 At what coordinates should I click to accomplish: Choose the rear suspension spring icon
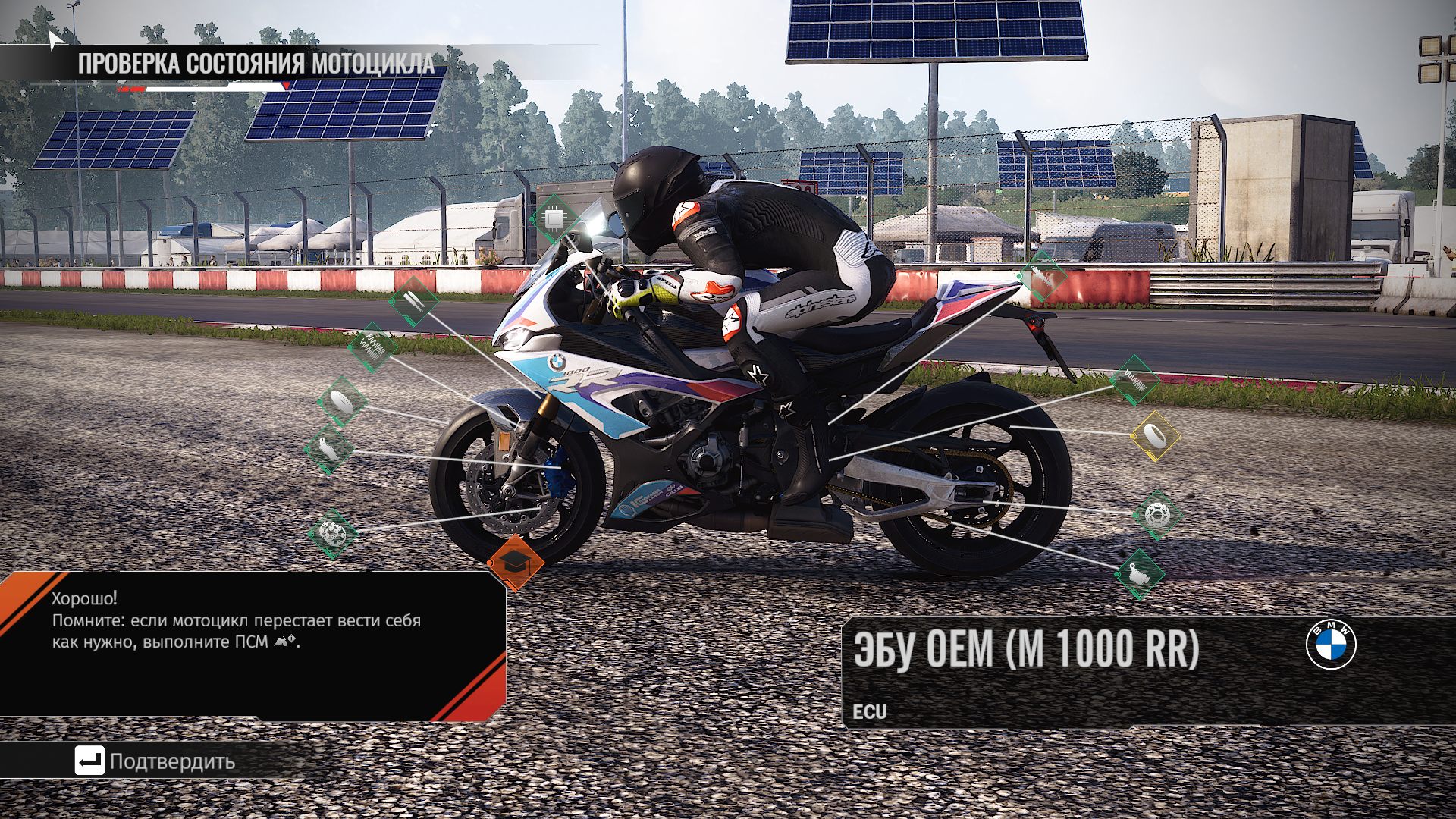tap(1134, 381)
